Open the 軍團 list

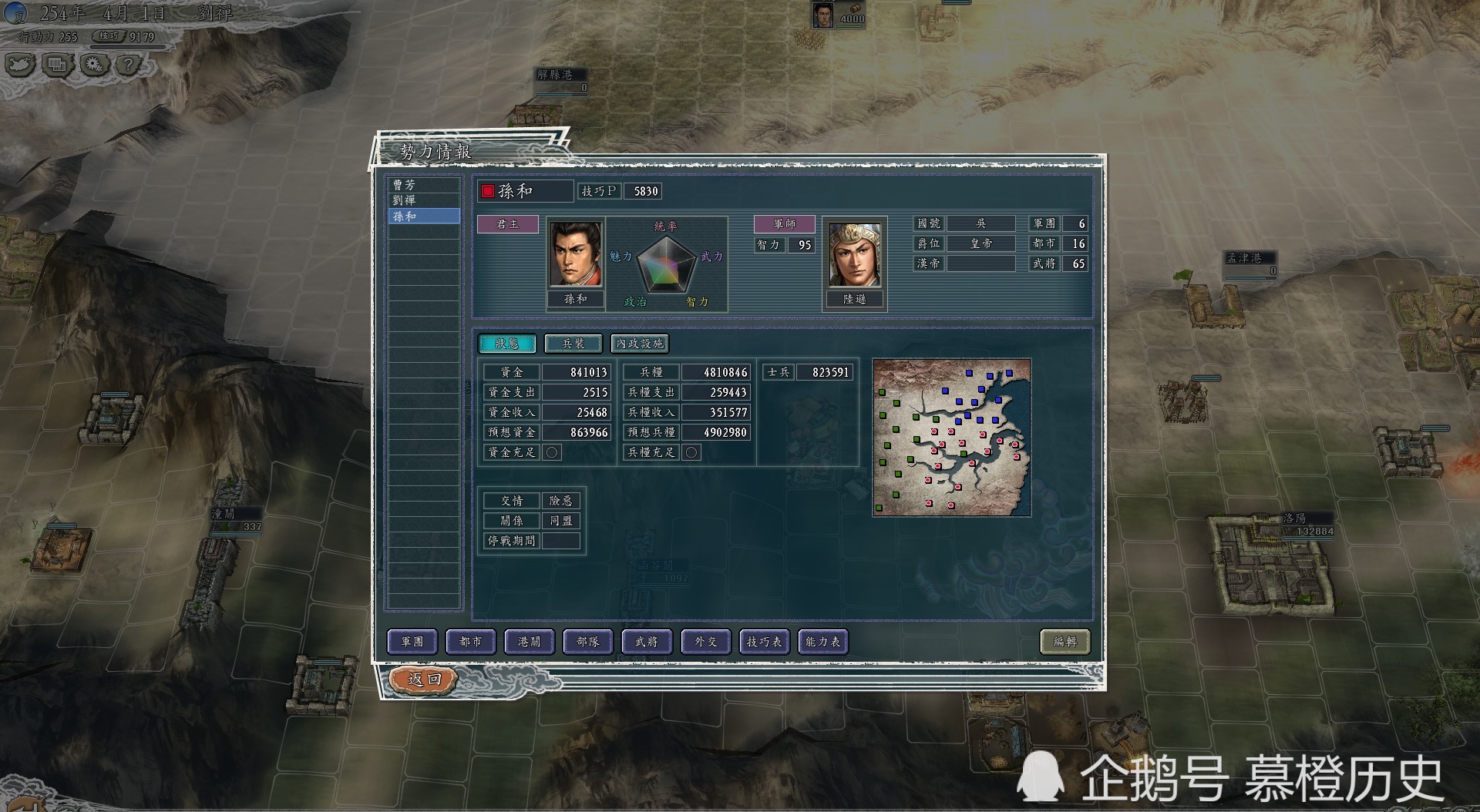[412, 641]
